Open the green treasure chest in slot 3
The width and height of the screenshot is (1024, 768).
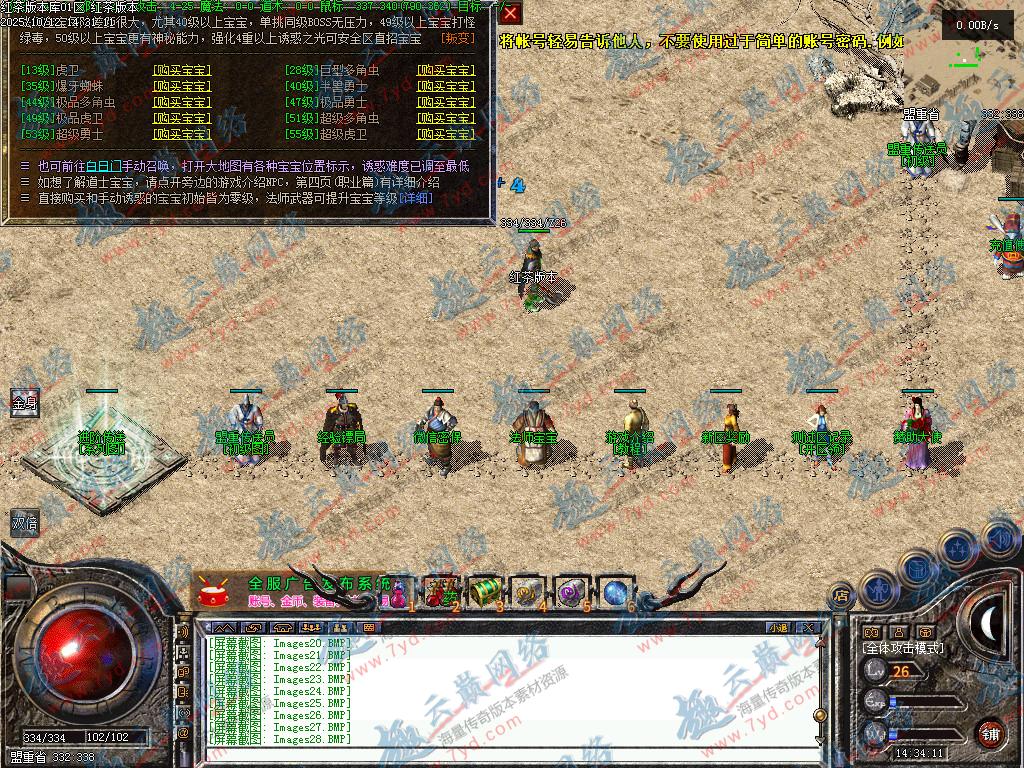[484, 591]
